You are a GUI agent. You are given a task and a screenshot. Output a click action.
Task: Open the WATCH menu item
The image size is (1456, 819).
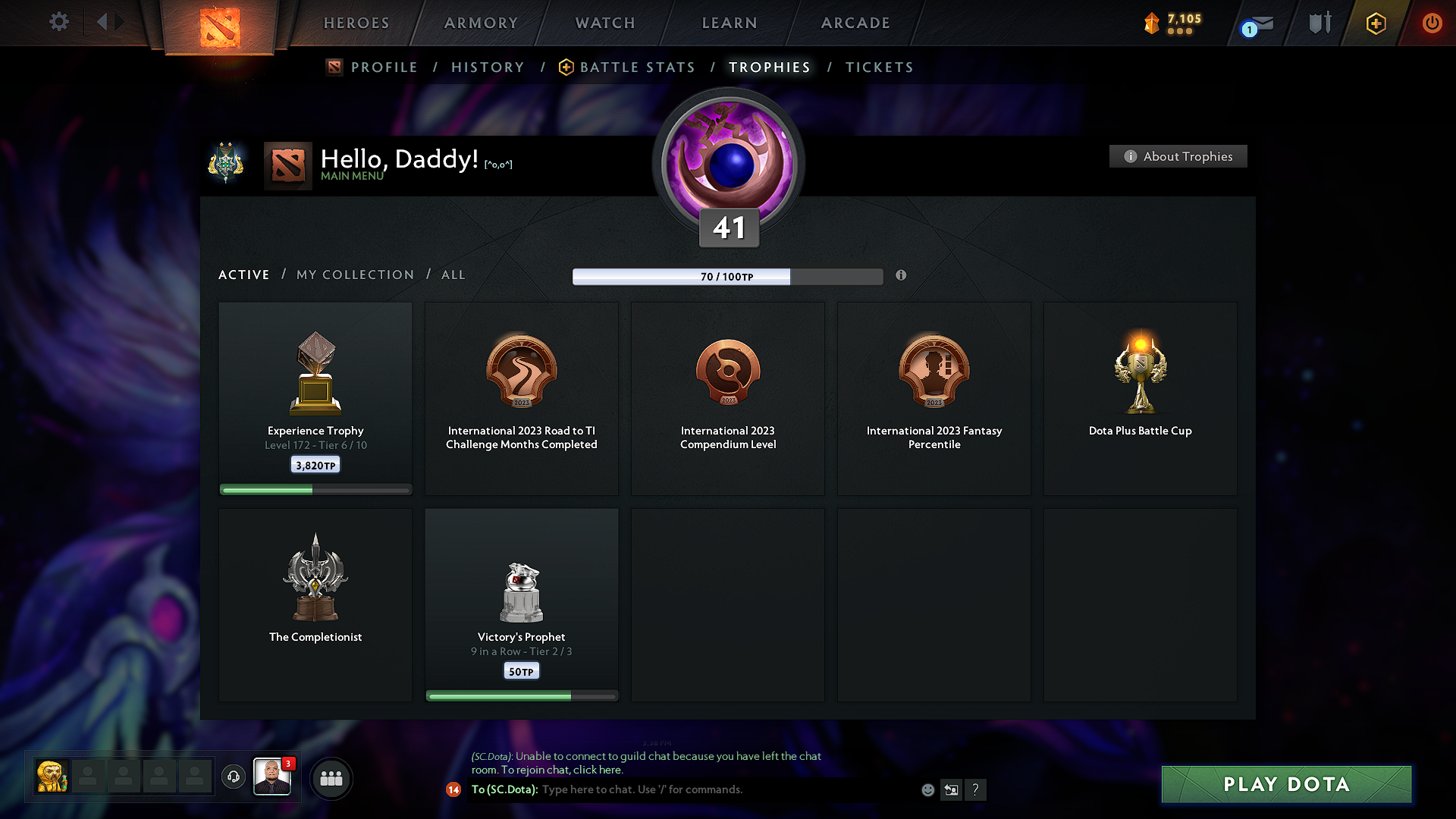(604, 23)
